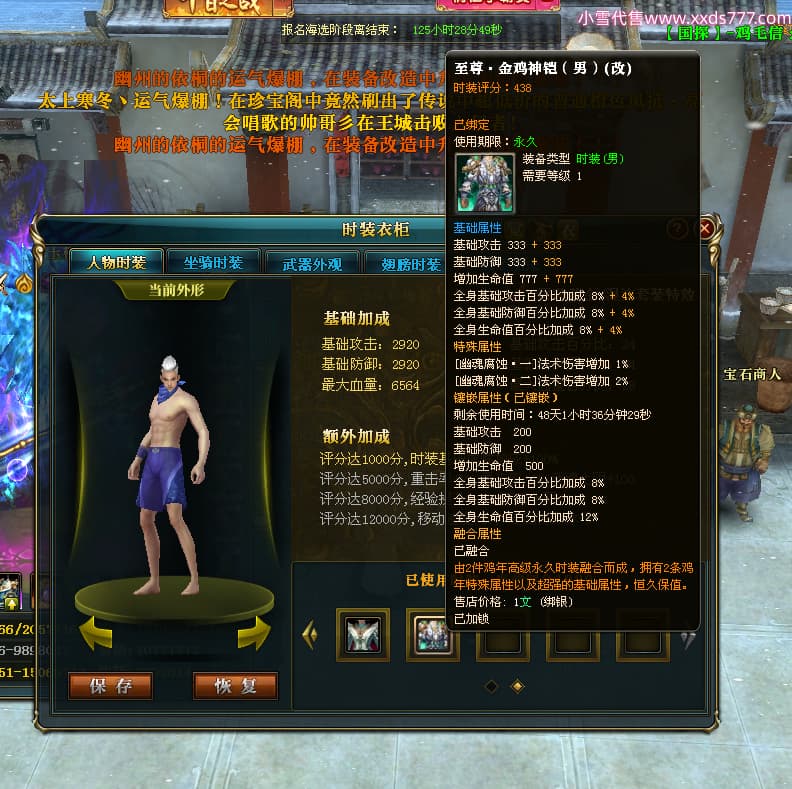
Task: Select the 金鸡神铠 fashion slot in wardrobe
Action: click(433, 634)
